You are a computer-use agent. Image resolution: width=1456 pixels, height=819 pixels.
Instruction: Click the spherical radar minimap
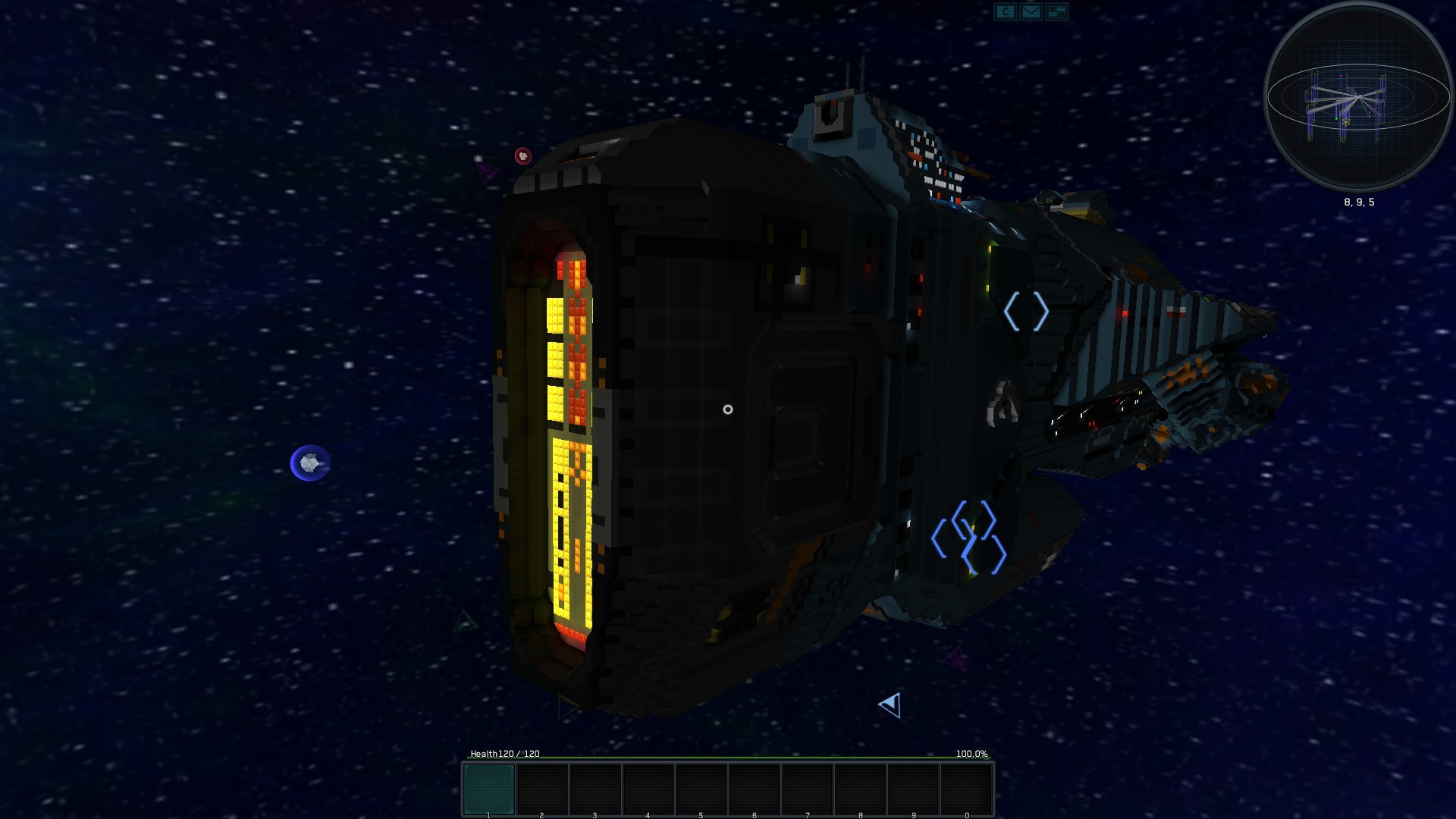pos(1358,96)
